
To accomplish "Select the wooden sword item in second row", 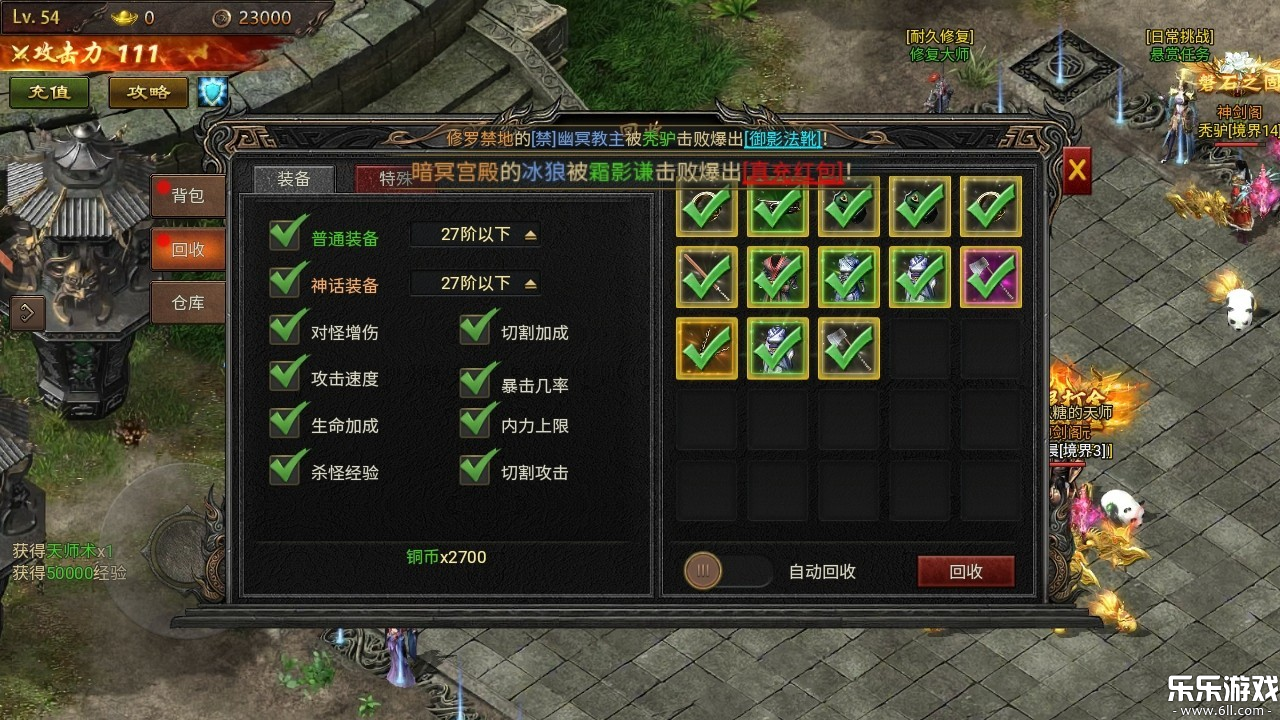I will pyautogui.click(x=707, y=278).
